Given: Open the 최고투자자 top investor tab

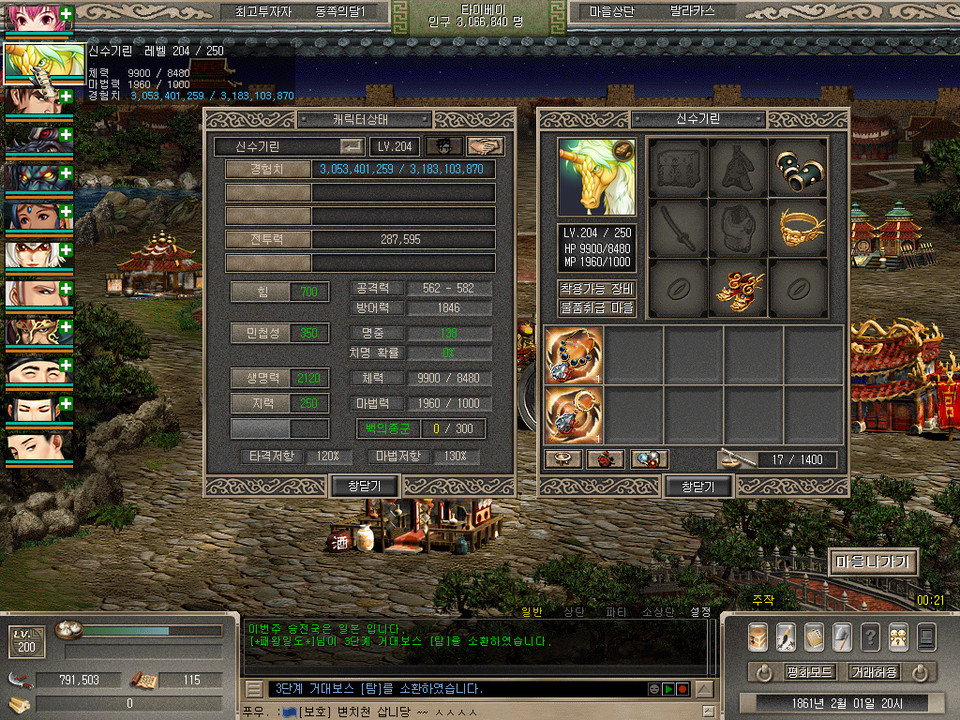Looking at the screenshot, I should point(262,12).
